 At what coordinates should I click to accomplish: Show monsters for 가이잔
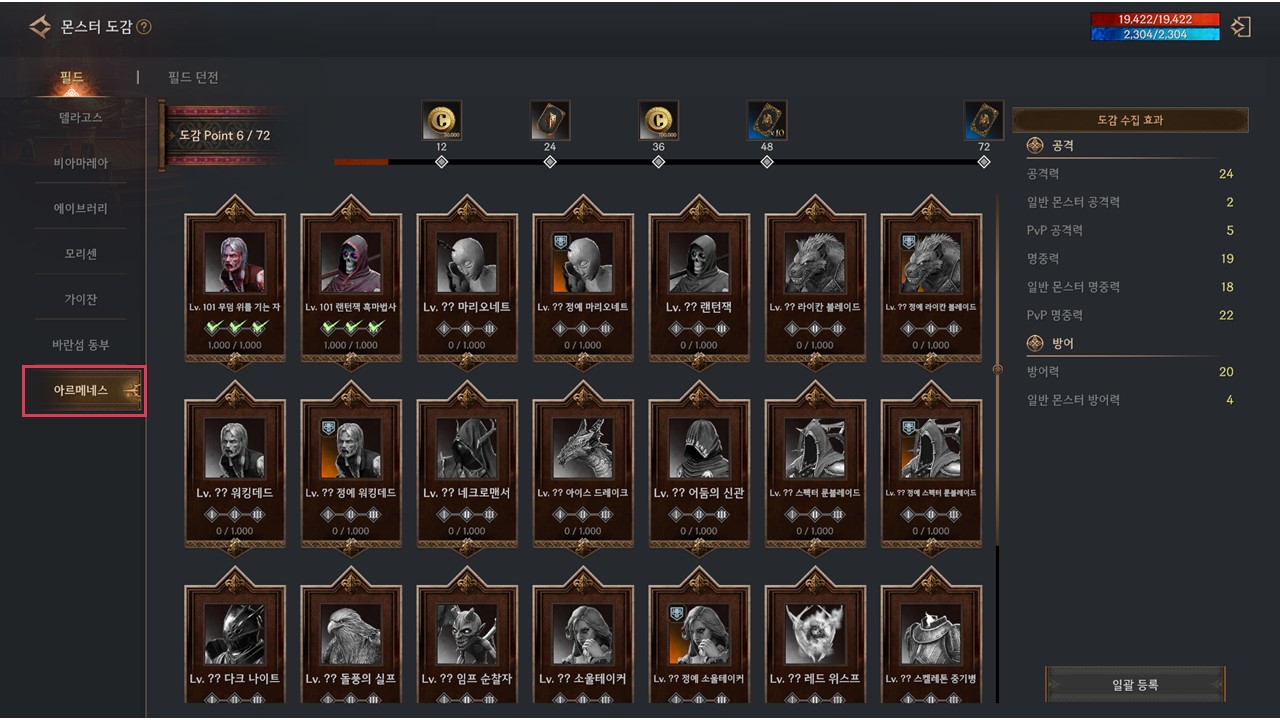80,299
